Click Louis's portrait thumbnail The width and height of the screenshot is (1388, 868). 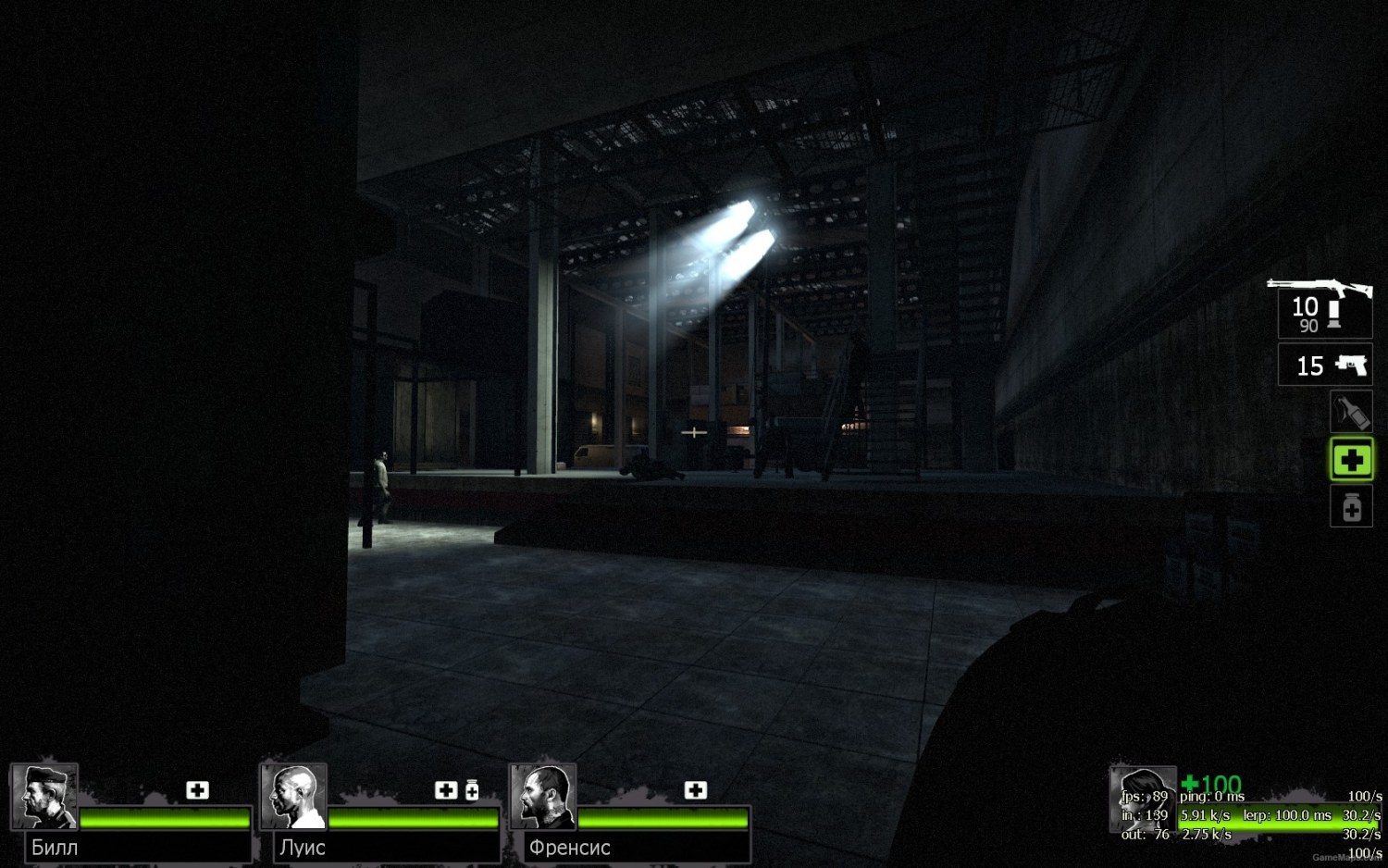pos(294,797)
